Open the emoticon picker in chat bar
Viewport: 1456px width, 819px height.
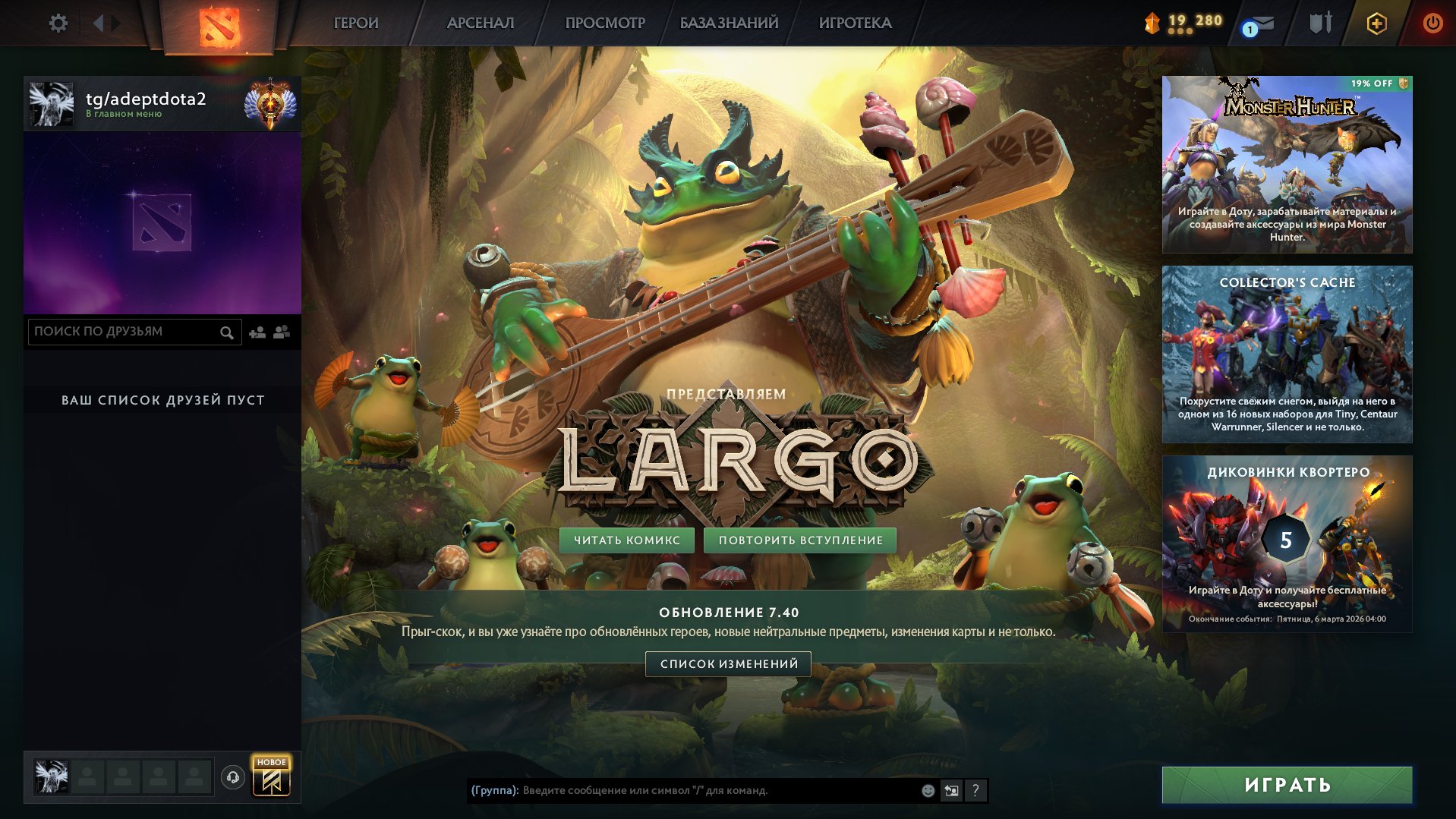[927, 791]
